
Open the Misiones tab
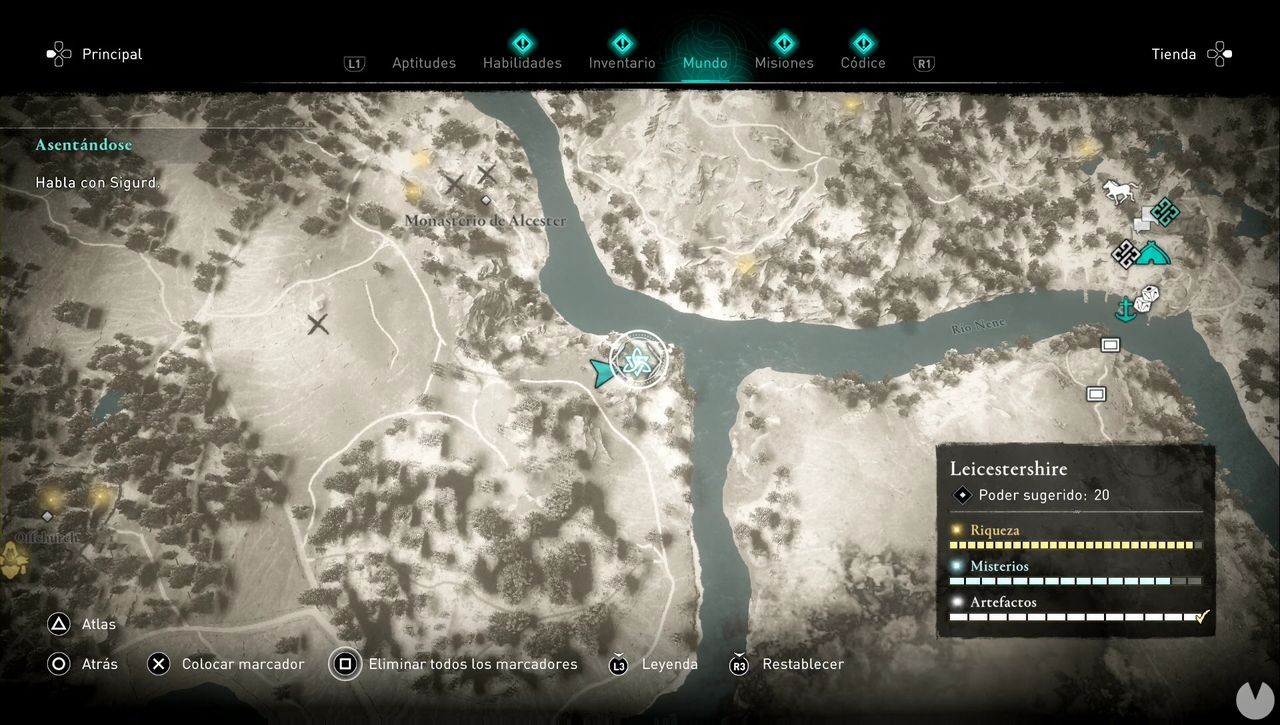click(x=784, y=63)
